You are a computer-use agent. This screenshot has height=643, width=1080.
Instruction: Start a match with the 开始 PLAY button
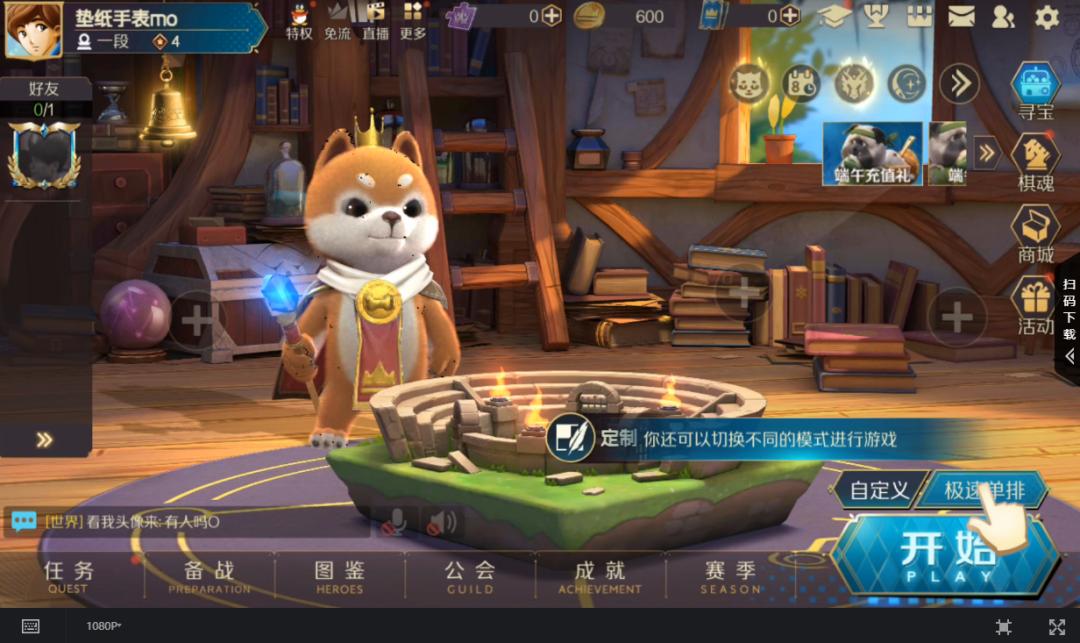coord(946,555)
